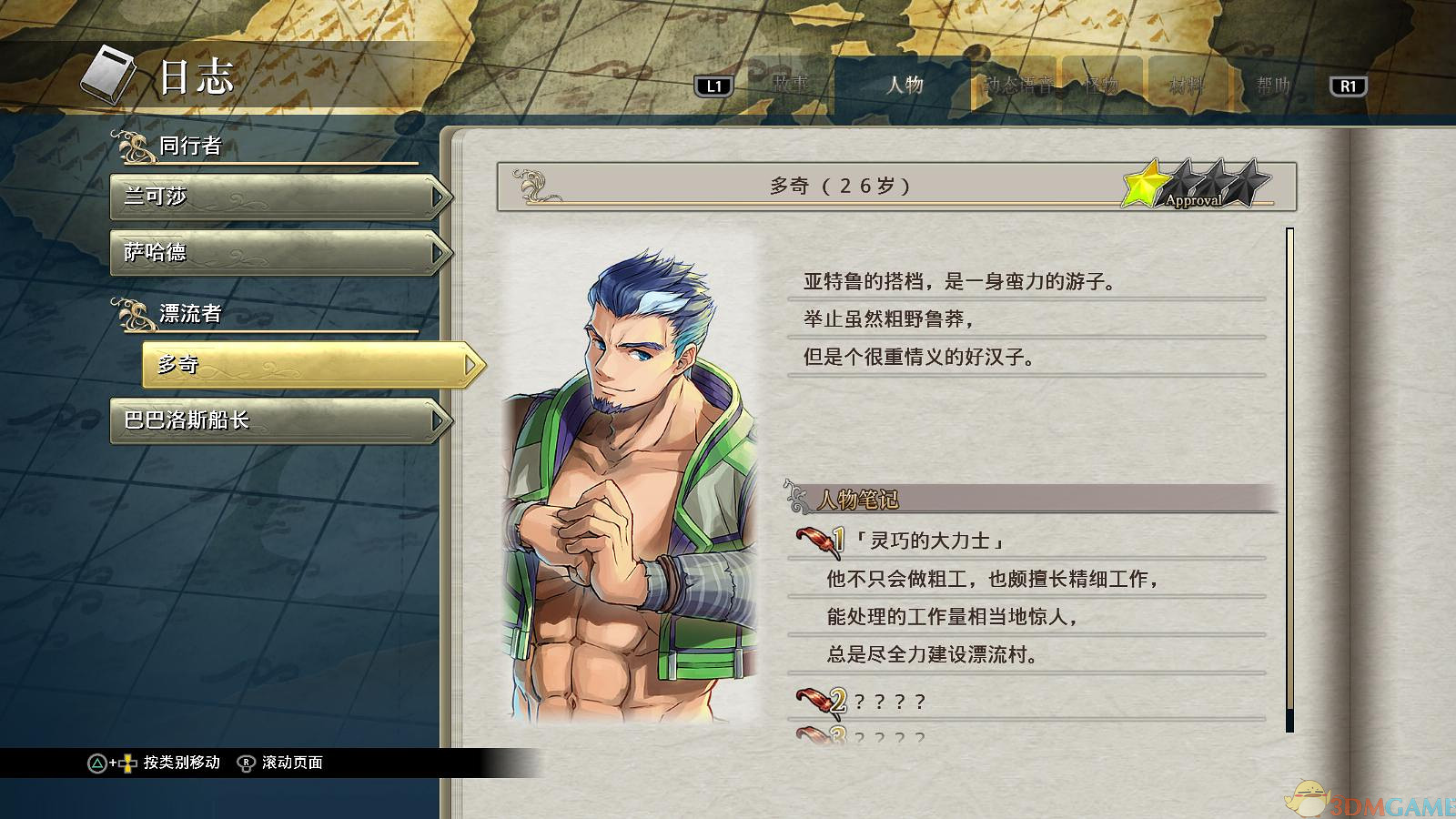Click the locked note 2 ???? entry
1456x819 pixels.
pos(890,702)
